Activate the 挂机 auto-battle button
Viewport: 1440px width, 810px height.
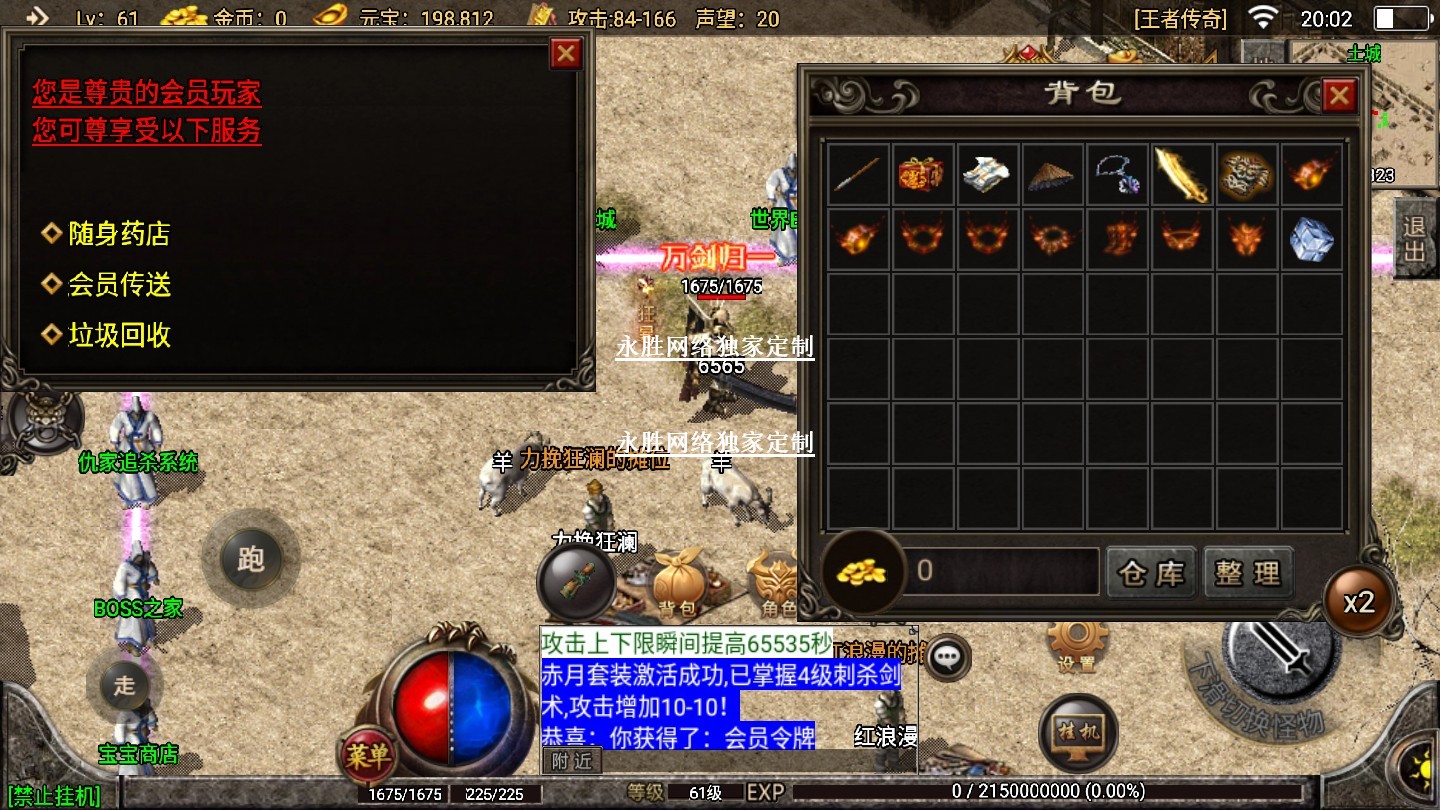pyautogui.click(x=1077, y=732)
